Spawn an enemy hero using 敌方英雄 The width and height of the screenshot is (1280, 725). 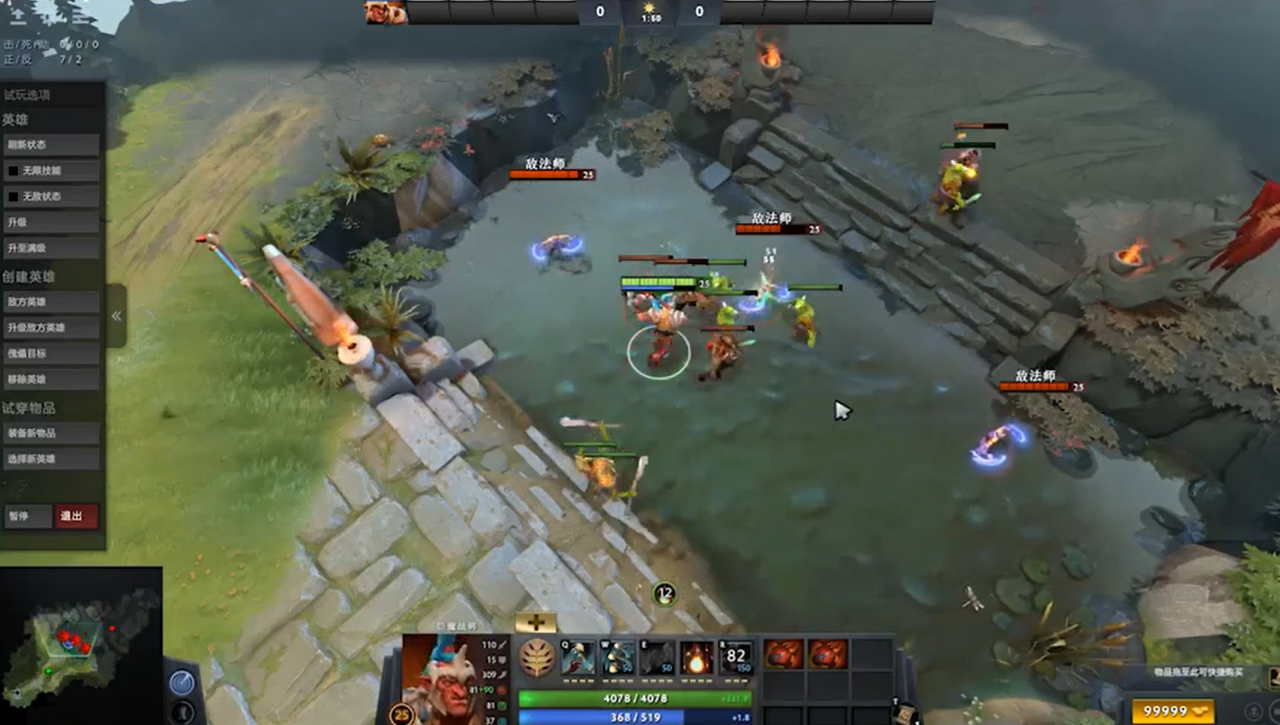[50, 301]
